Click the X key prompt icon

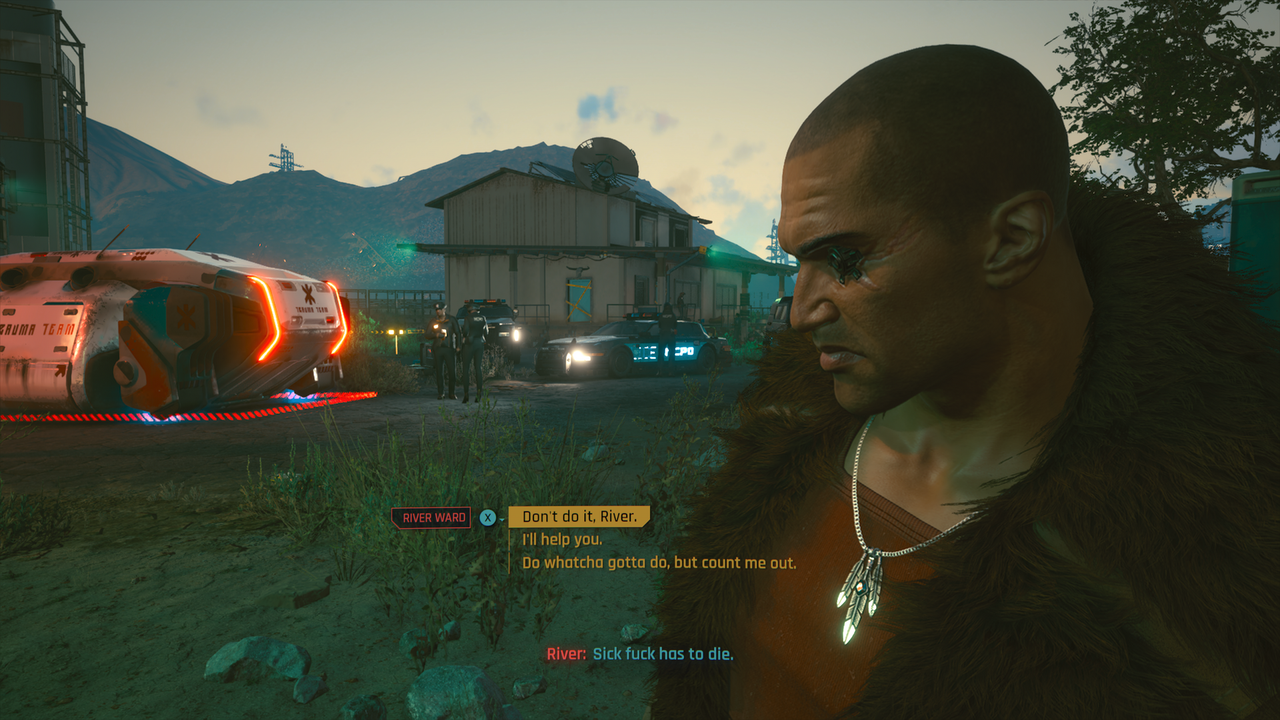click(488, 517)
